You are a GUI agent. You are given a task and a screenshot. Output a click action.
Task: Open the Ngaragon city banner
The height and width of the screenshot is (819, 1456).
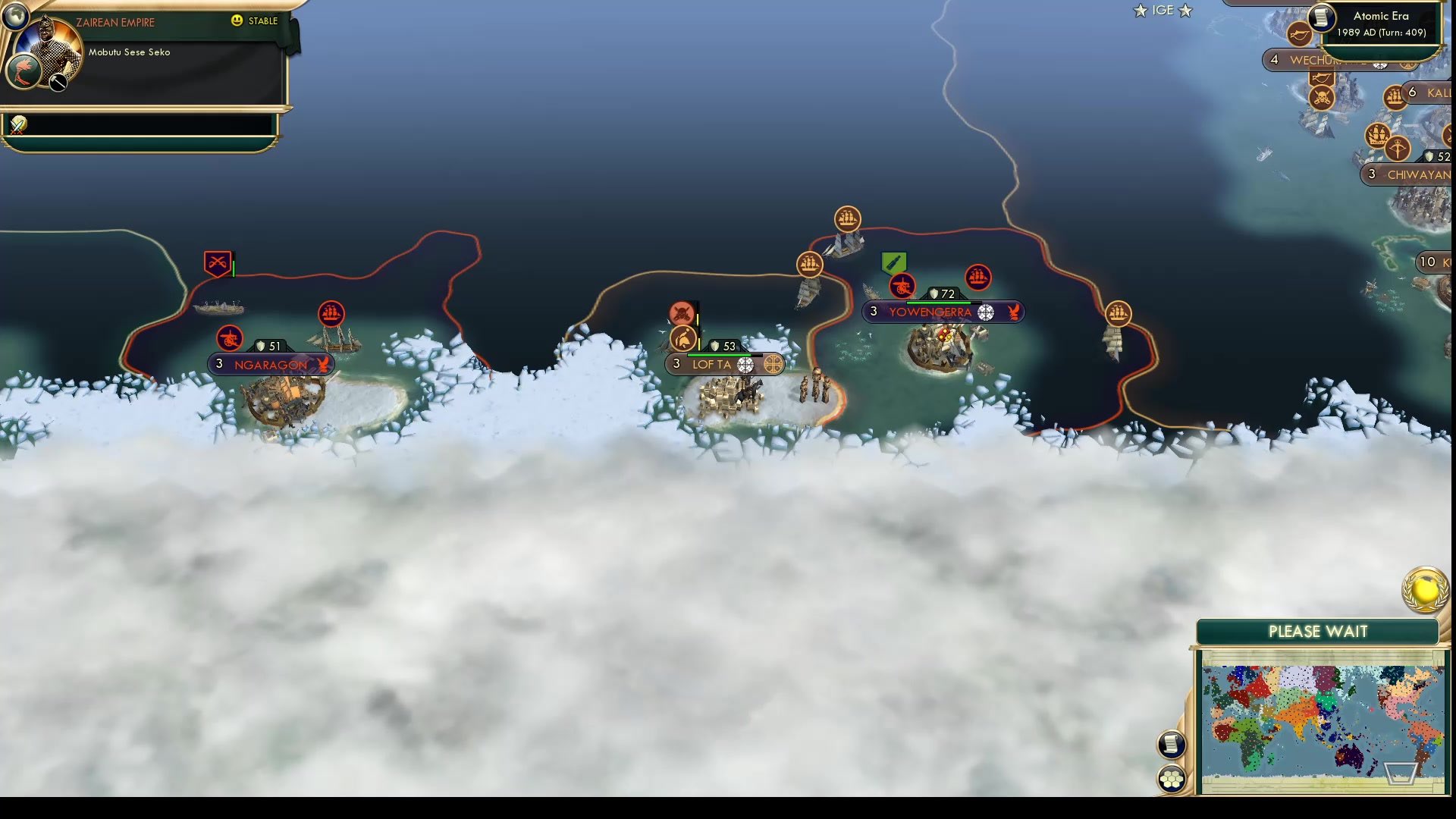tap(271, 365)
